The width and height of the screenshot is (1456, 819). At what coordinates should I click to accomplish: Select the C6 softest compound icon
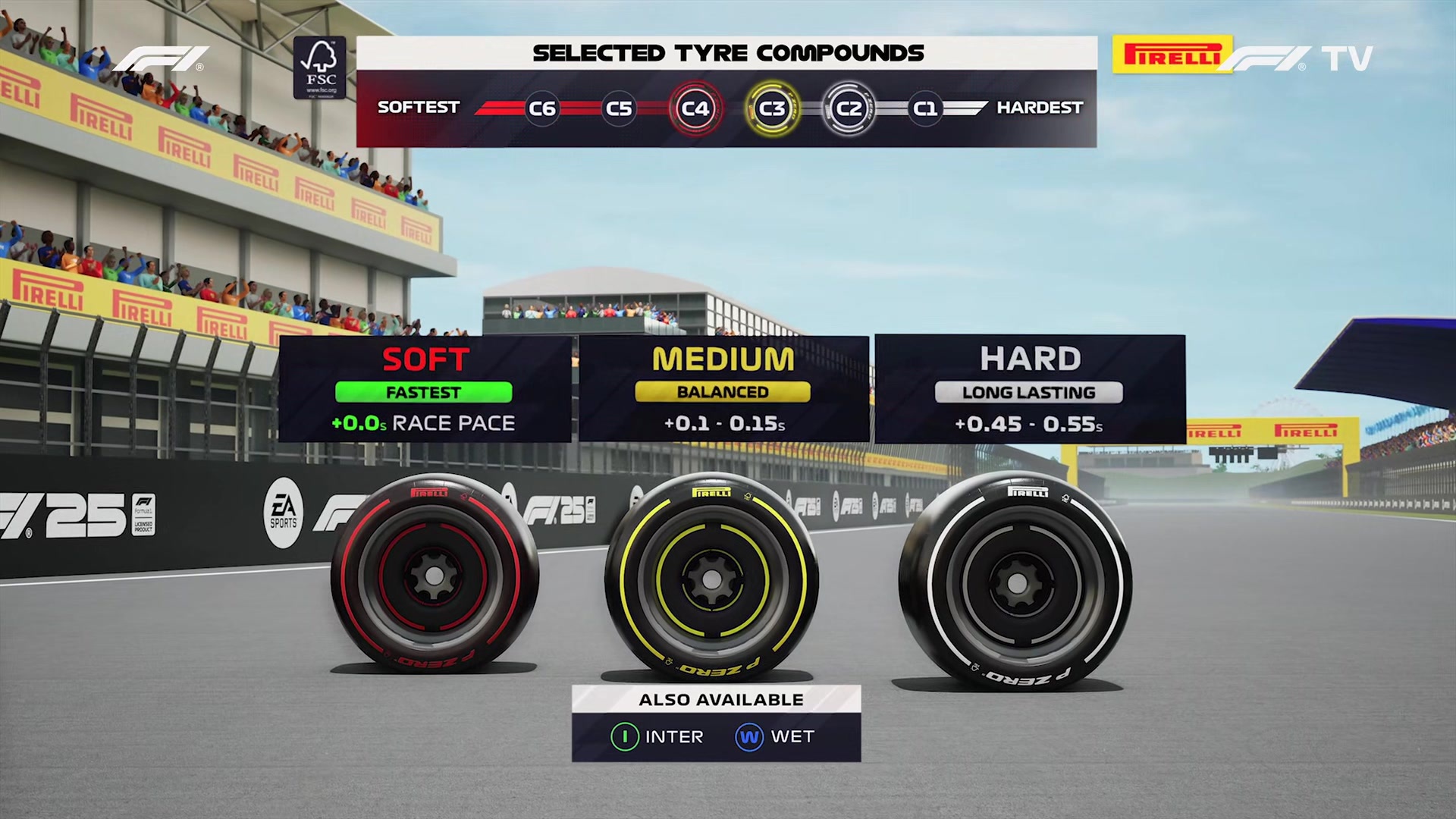541,108
